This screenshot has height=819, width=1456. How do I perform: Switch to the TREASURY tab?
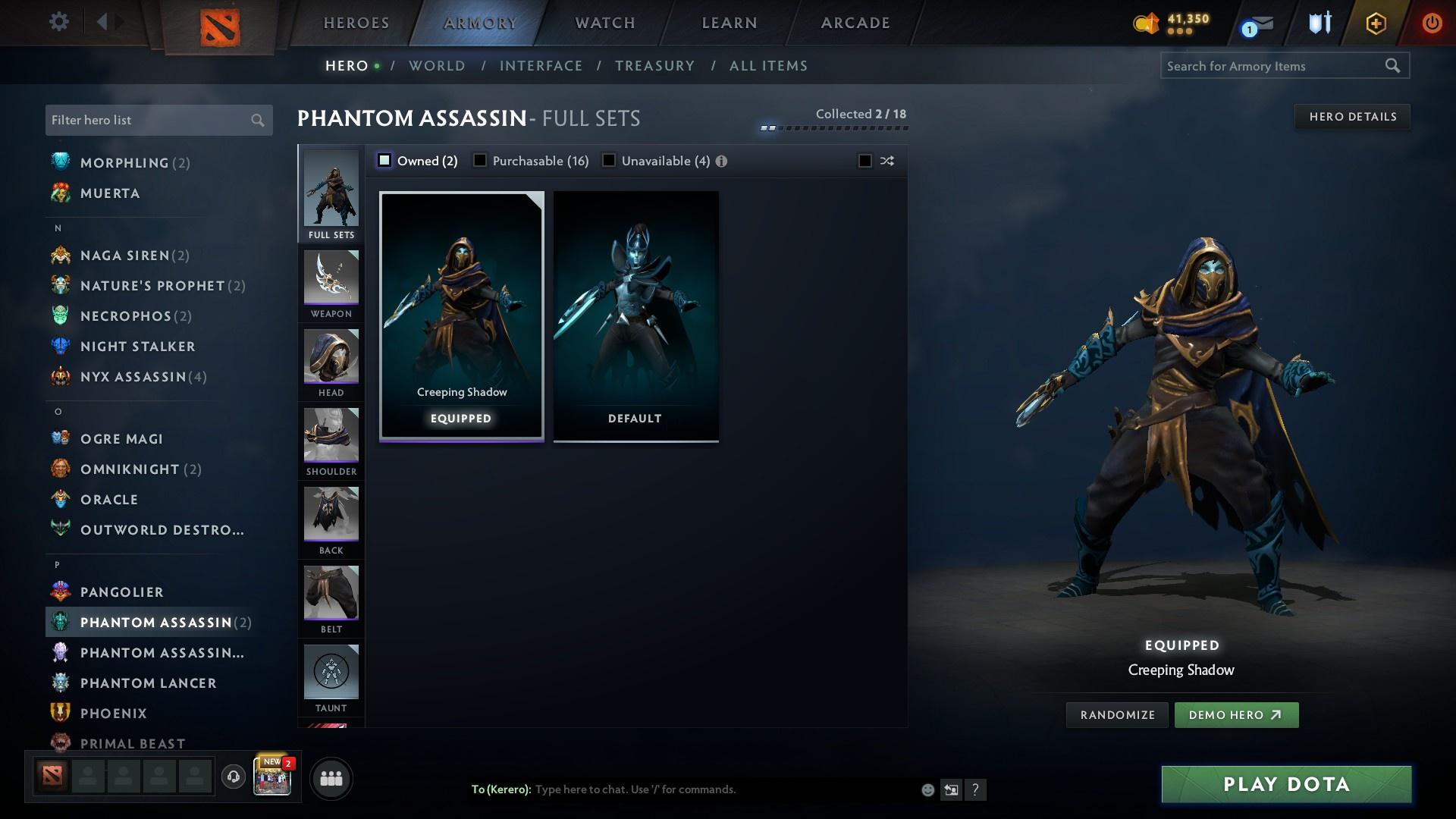pyautogui.click(x=655, y=66)
